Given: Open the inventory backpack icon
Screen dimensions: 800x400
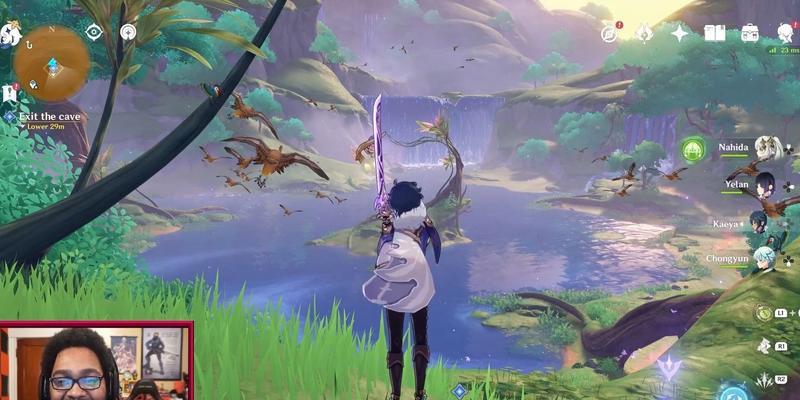Looking at the screenshot, I should click(x=749, y=33).
